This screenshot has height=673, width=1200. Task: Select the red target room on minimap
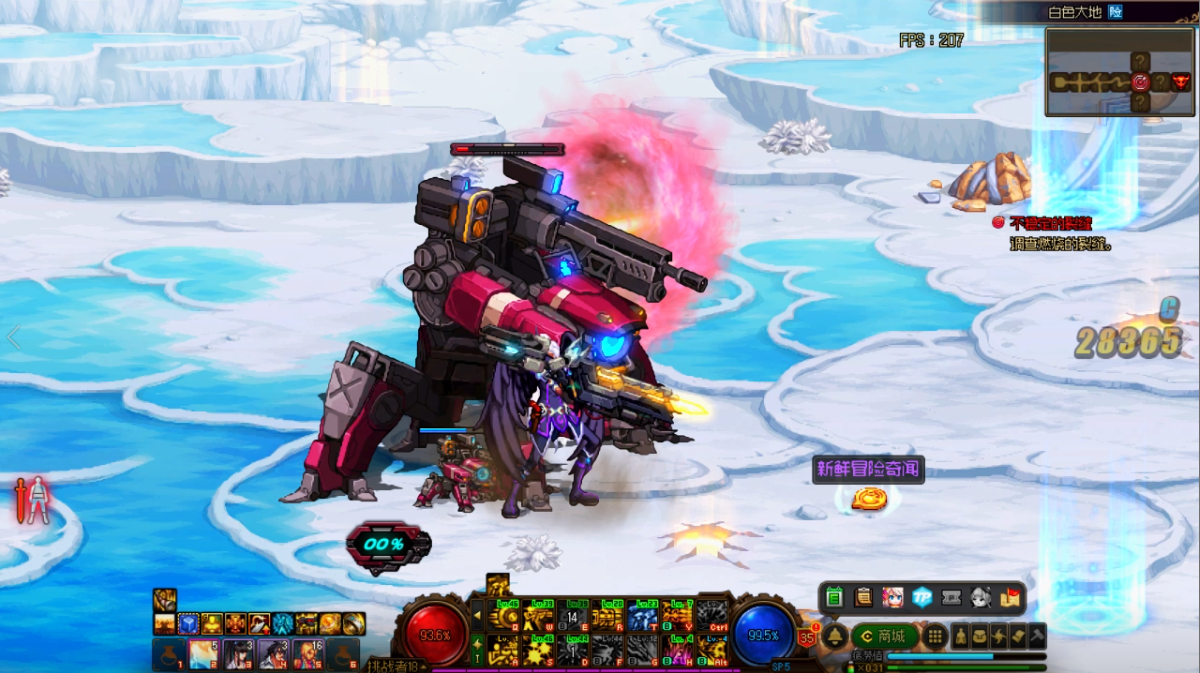(x=1140, y=82)
